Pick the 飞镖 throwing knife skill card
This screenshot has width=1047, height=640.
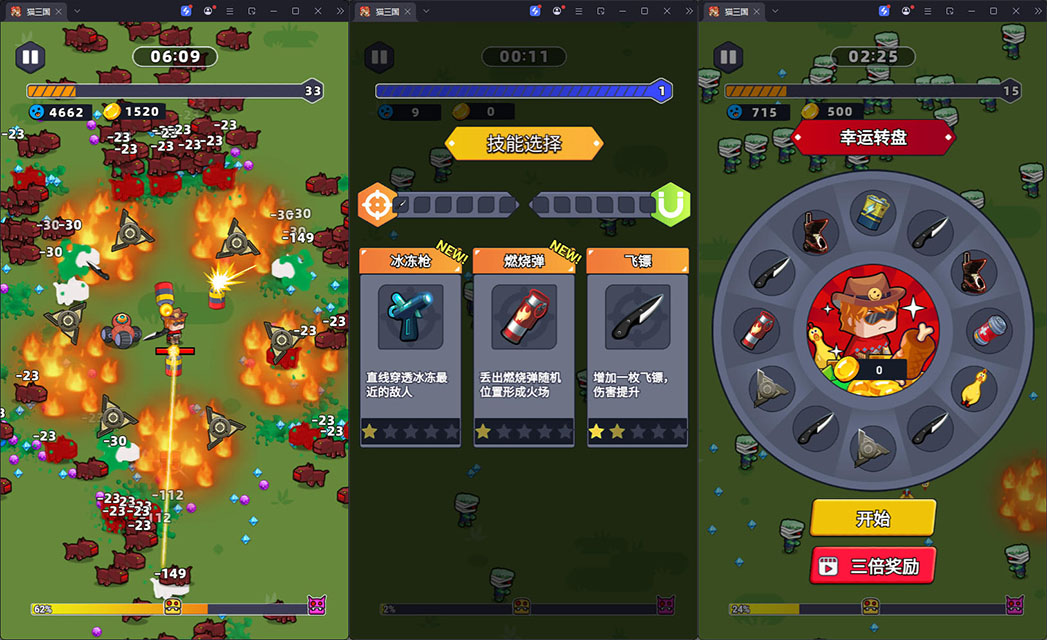pyautogui.click(x=637, y=346)
